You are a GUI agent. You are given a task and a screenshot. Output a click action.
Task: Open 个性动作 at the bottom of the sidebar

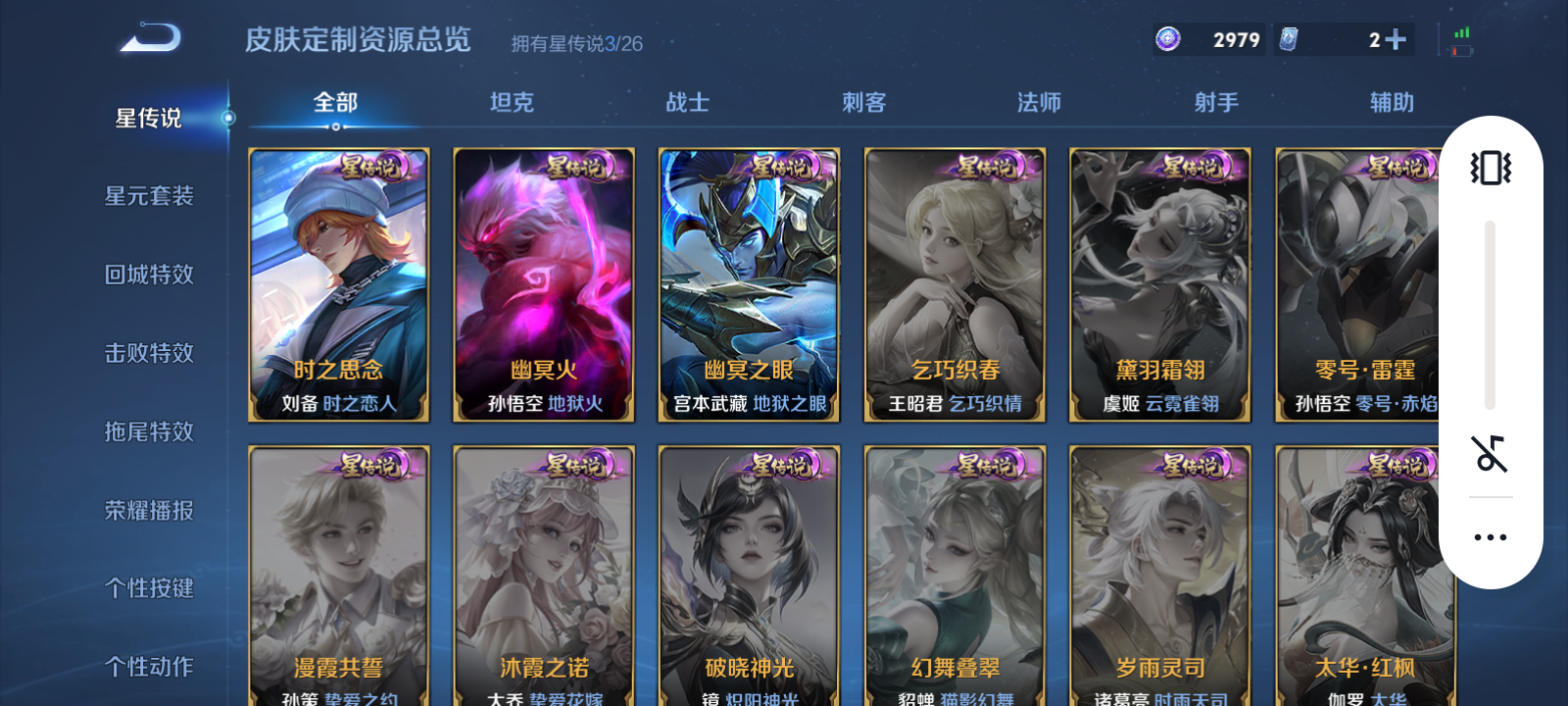pos(147,667)
